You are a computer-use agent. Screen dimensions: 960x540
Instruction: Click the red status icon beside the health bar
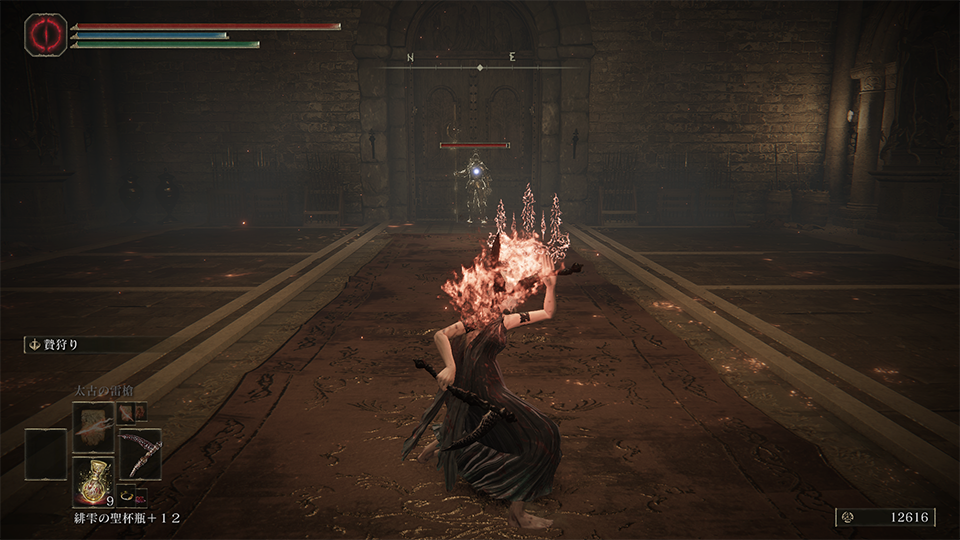(x=45, y=34)
